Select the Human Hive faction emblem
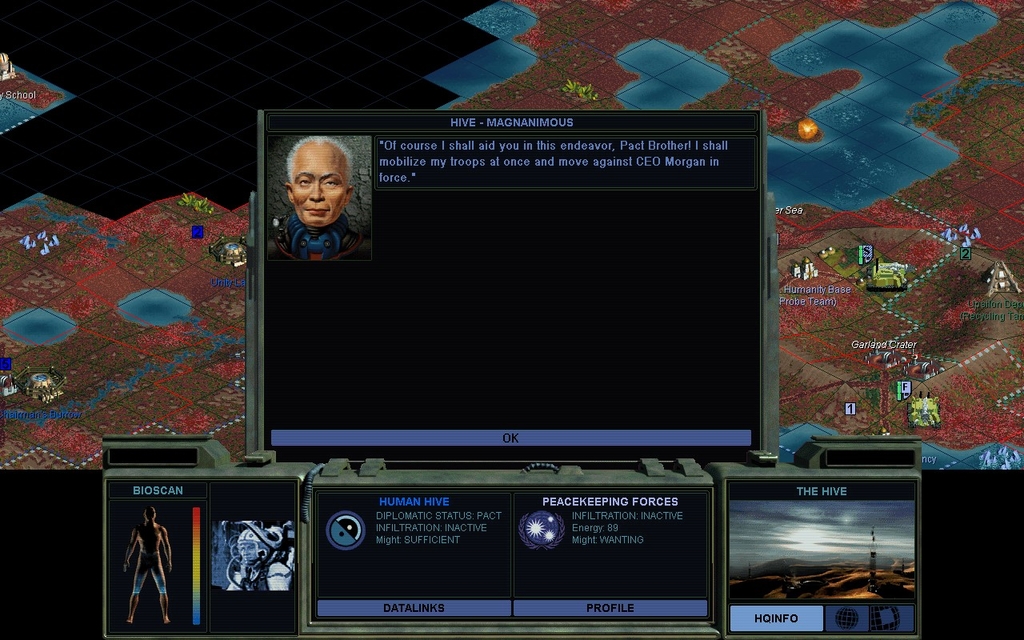Viewport: 1024px width, 640px height. point(345,530)
